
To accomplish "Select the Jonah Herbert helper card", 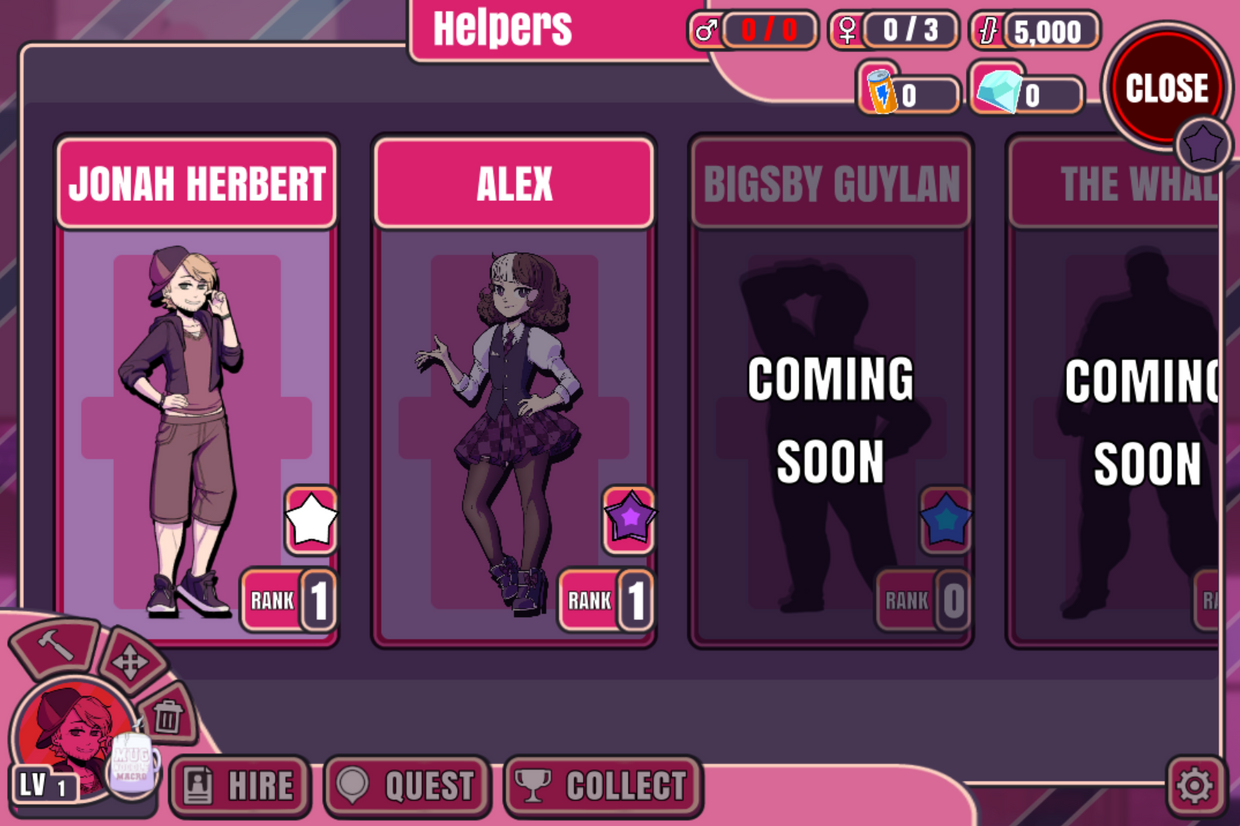I will click(x=197, y=390).
